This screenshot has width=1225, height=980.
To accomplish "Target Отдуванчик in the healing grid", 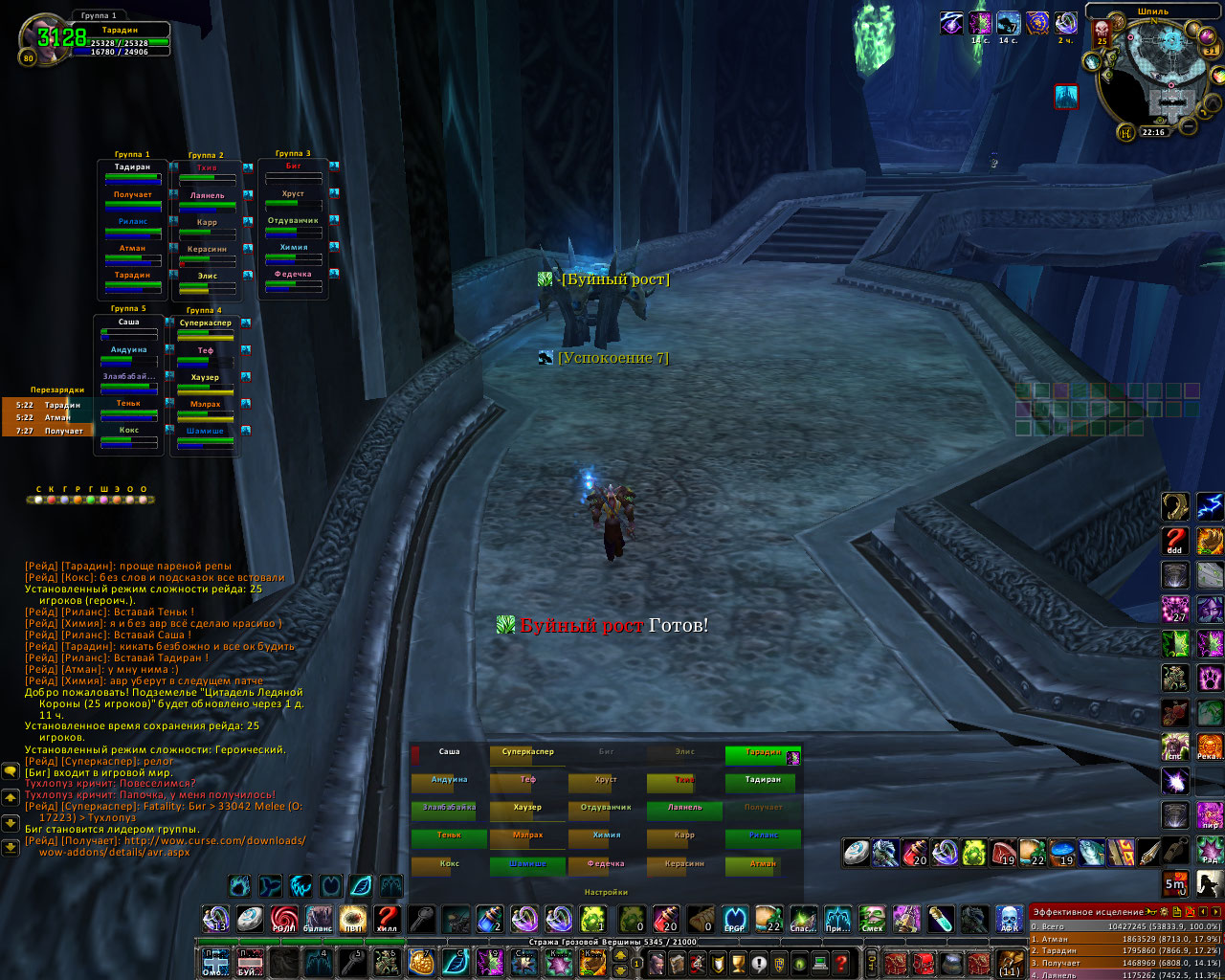I will (x=606, y=810).
